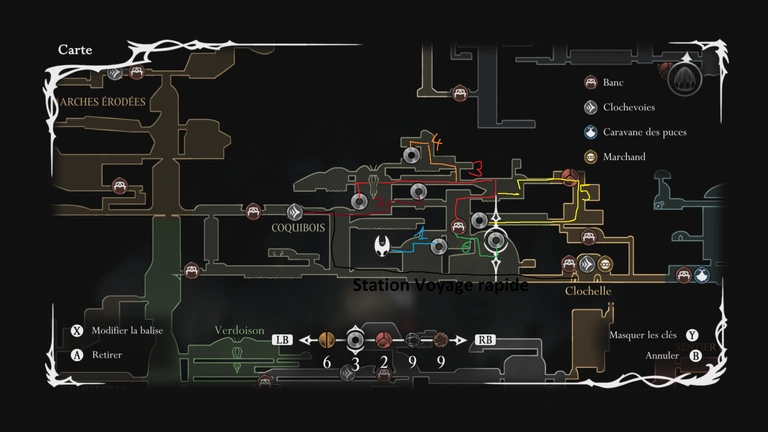The height and width of the screenshot is (432, 768).
Task: Select the black marker in the marker palette
Action: [412, 339]
